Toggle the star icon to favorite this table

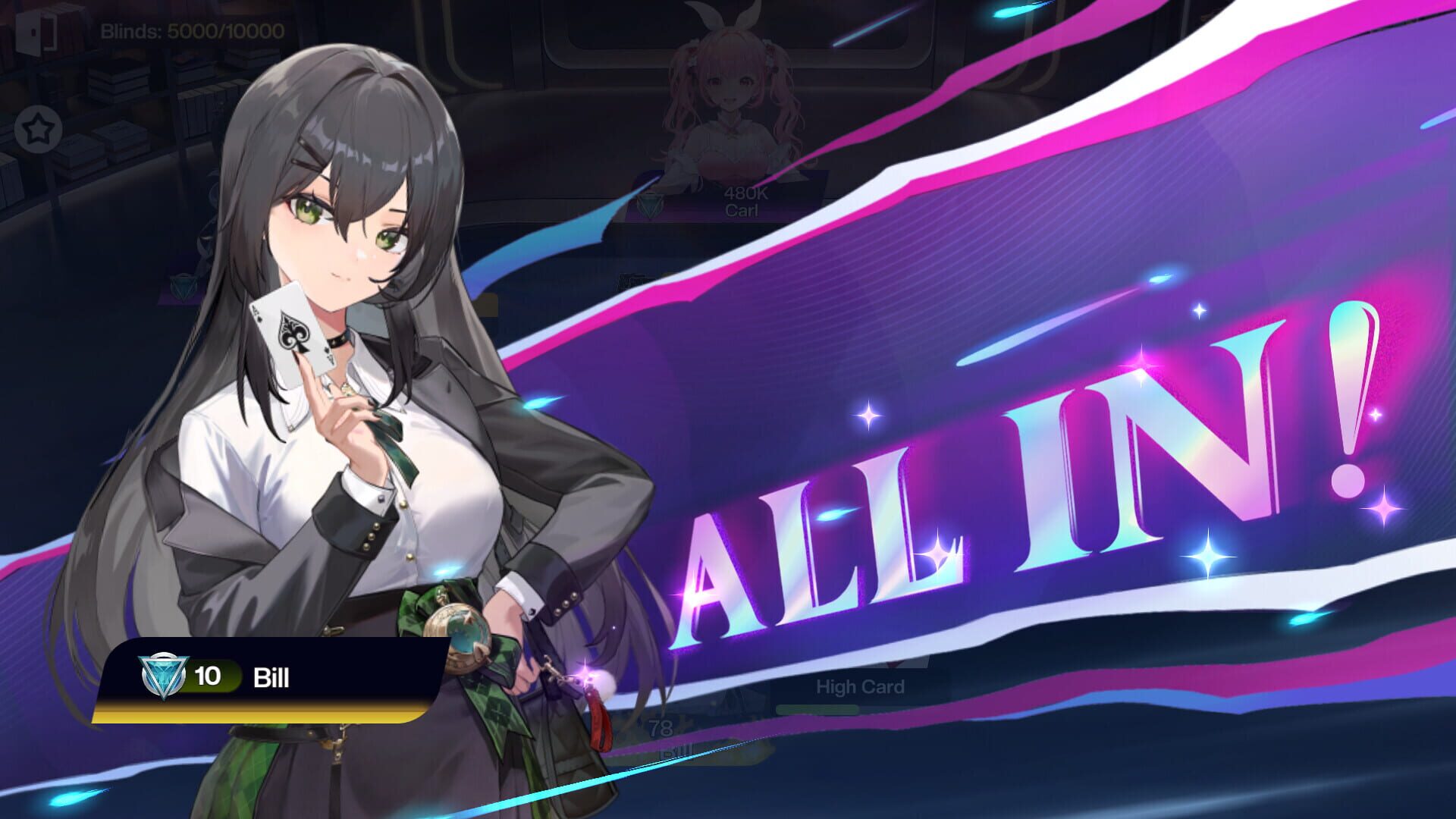tap(38, 129)
